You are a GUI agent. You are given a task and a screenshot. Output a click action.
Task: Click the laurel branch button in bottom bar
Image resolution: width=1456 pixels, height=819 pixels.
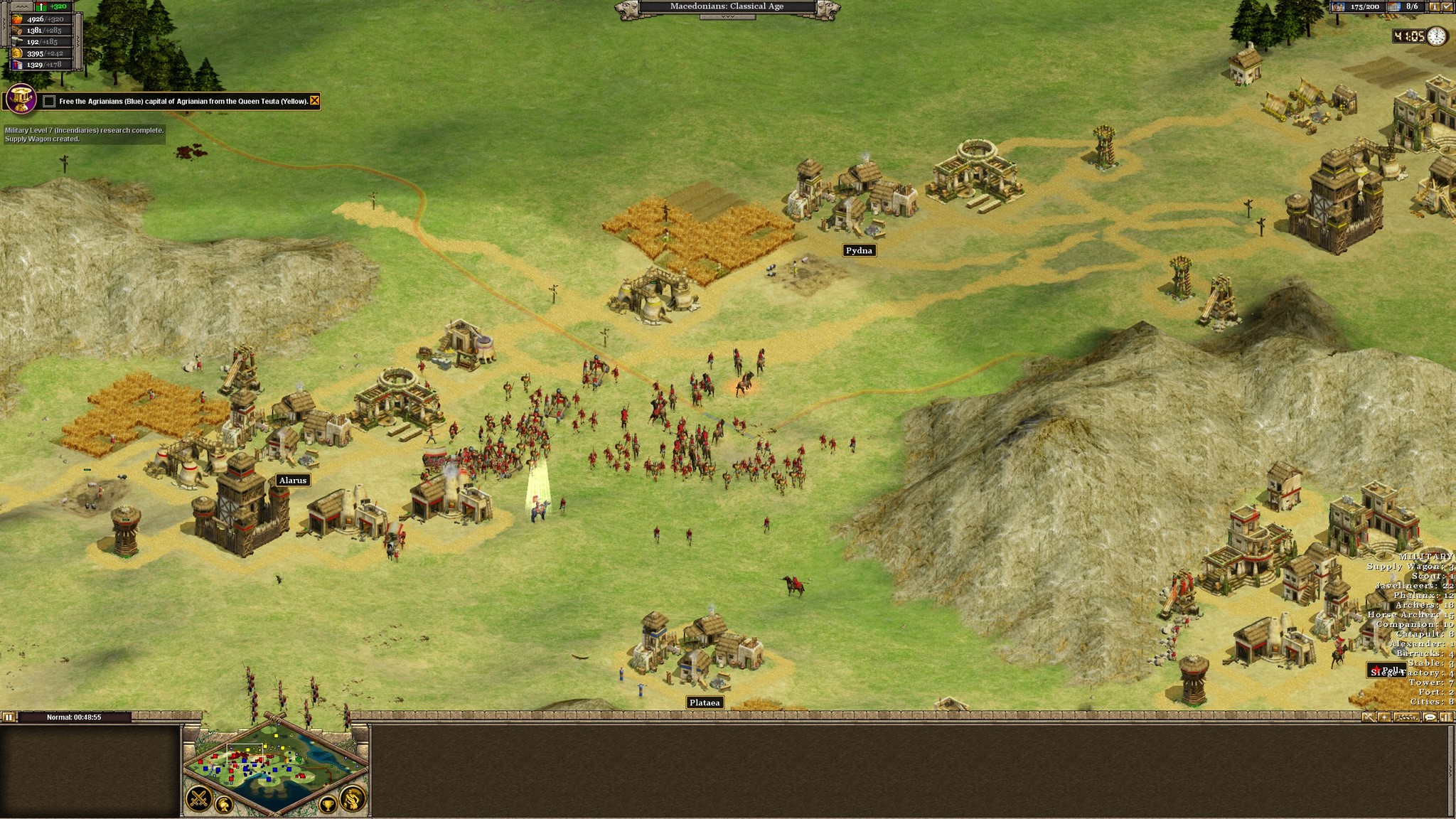[1408, 717]
